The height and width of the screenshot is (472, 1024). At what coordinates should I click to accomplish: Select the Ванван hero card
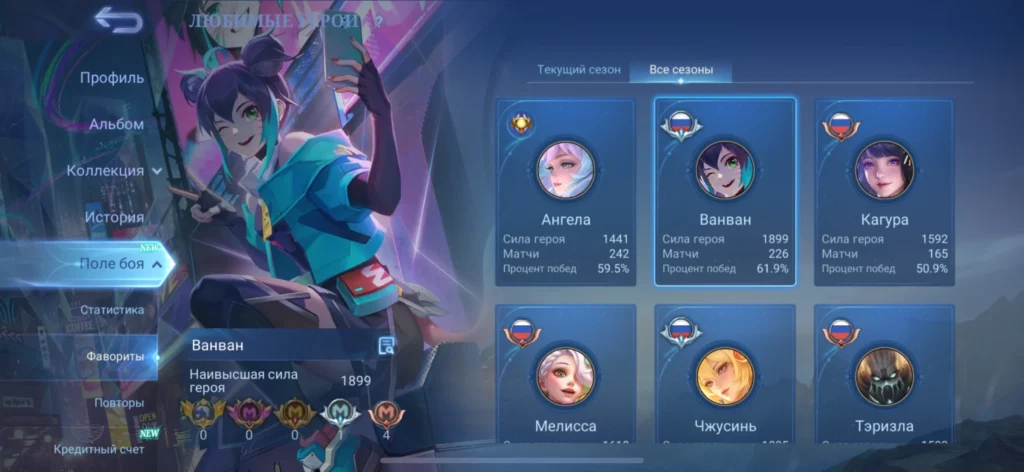click(x=725, y=192)
